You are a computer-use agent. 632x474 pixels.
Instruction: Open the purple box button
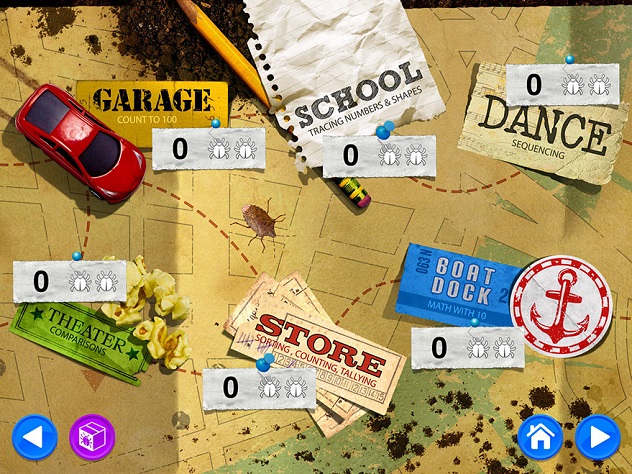click(92, 437)
